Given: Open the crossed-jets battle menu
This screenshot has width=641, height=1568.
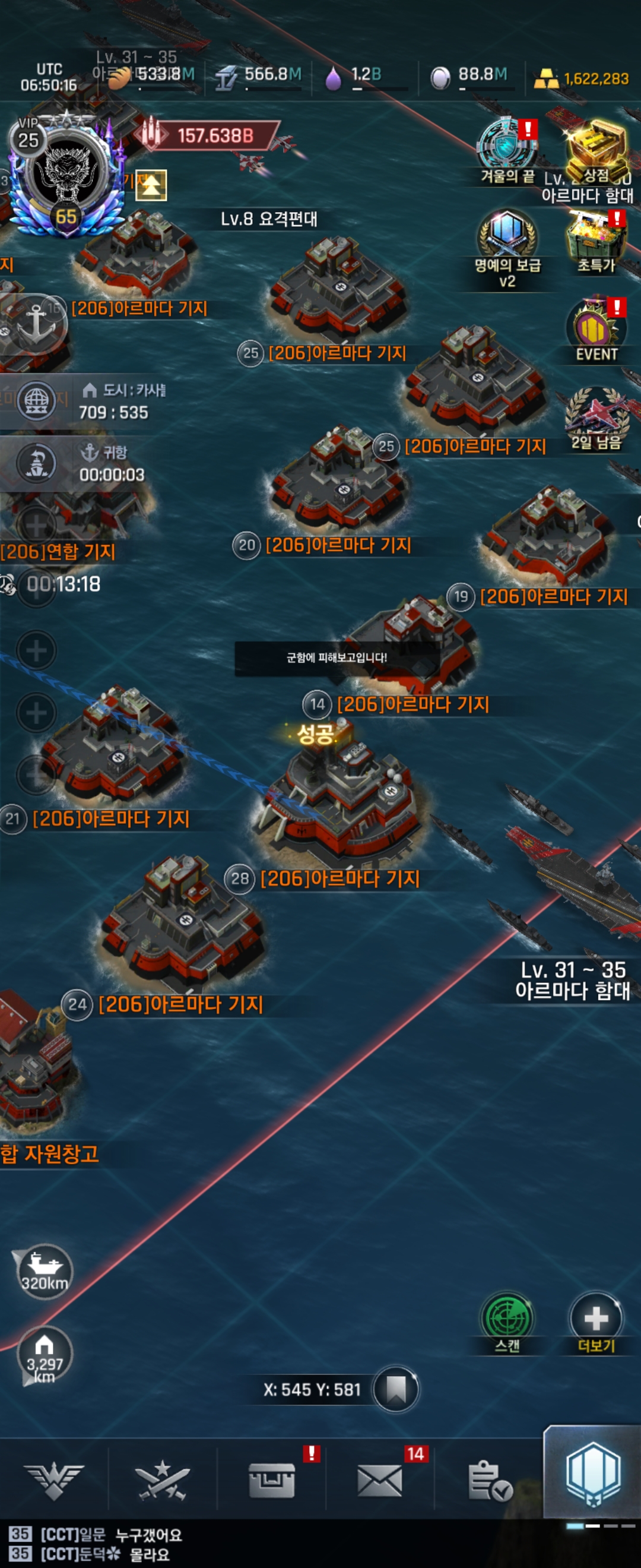Looking at the screenshot, I should coord(163,1480).
